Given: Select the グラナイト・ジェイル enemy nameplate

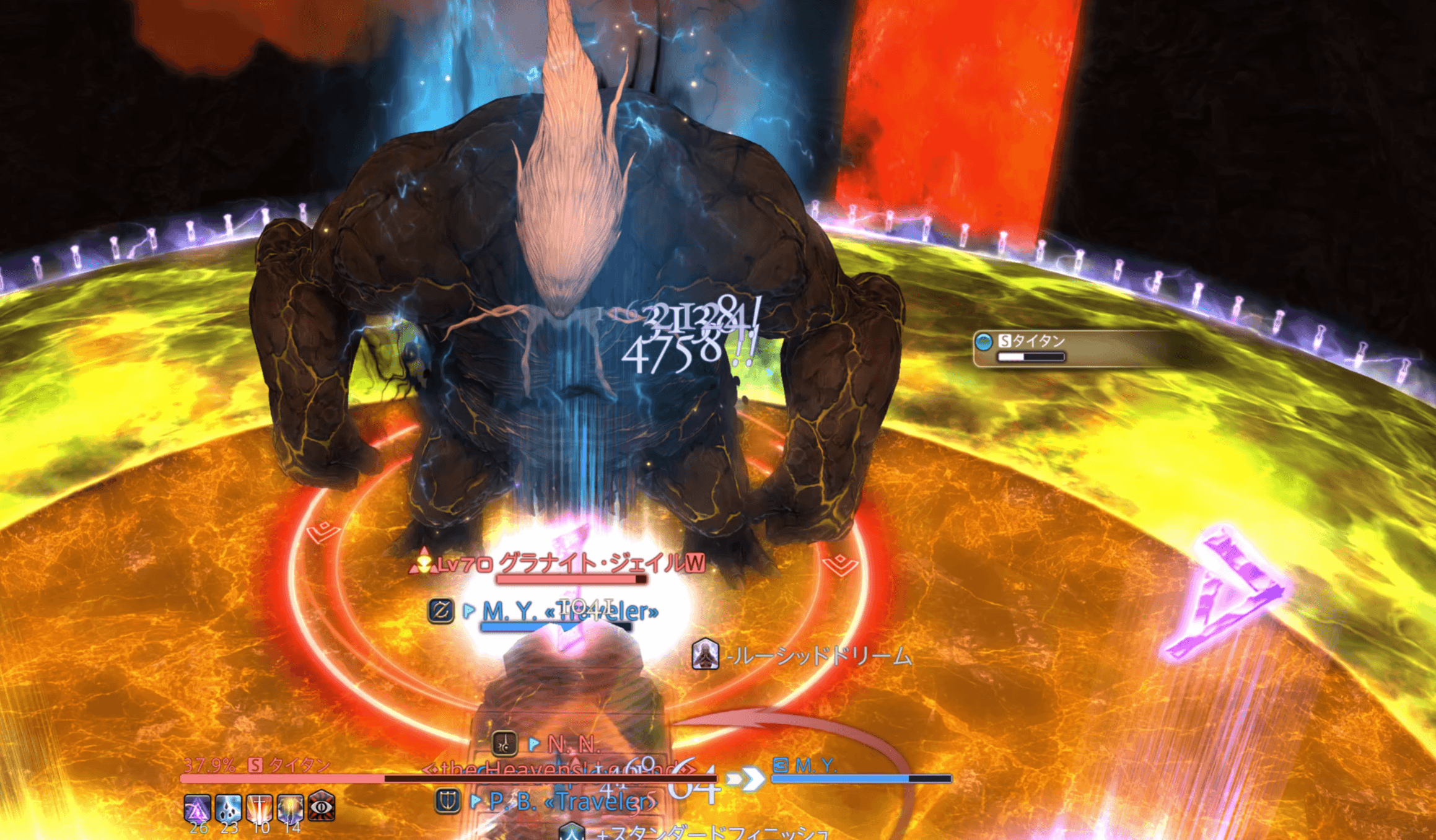Looking at the screenshot, I should [x=601, y=564].
